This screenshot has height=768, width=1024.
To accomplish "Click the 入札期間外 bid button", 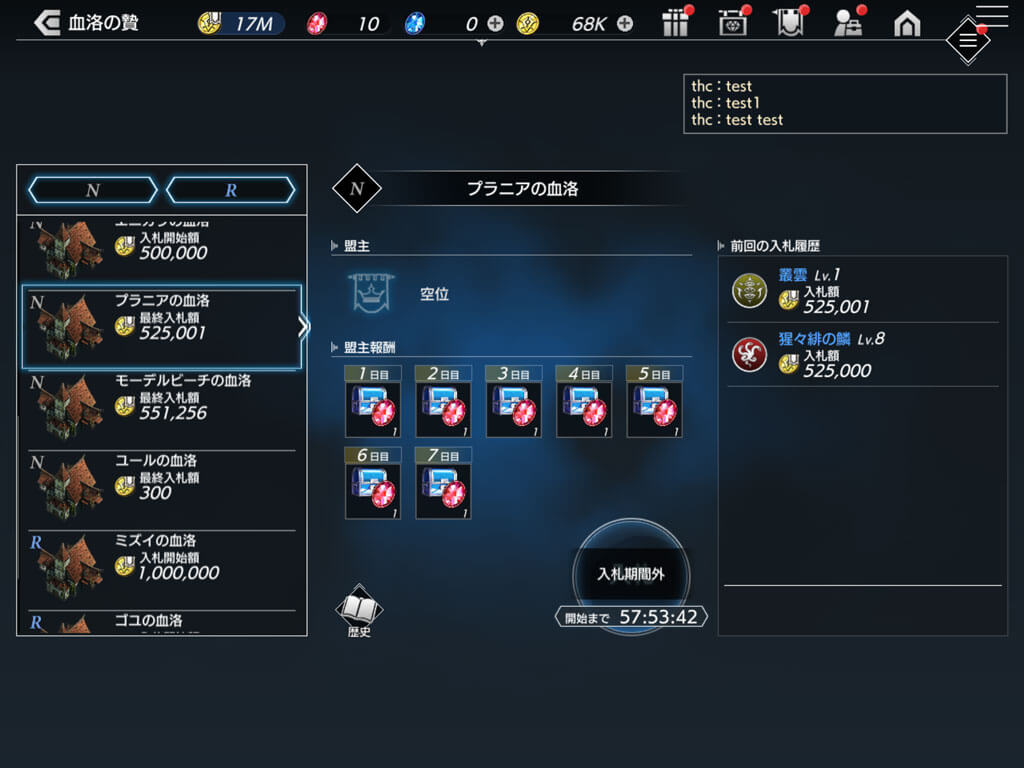I will click(x=631, y=574).
